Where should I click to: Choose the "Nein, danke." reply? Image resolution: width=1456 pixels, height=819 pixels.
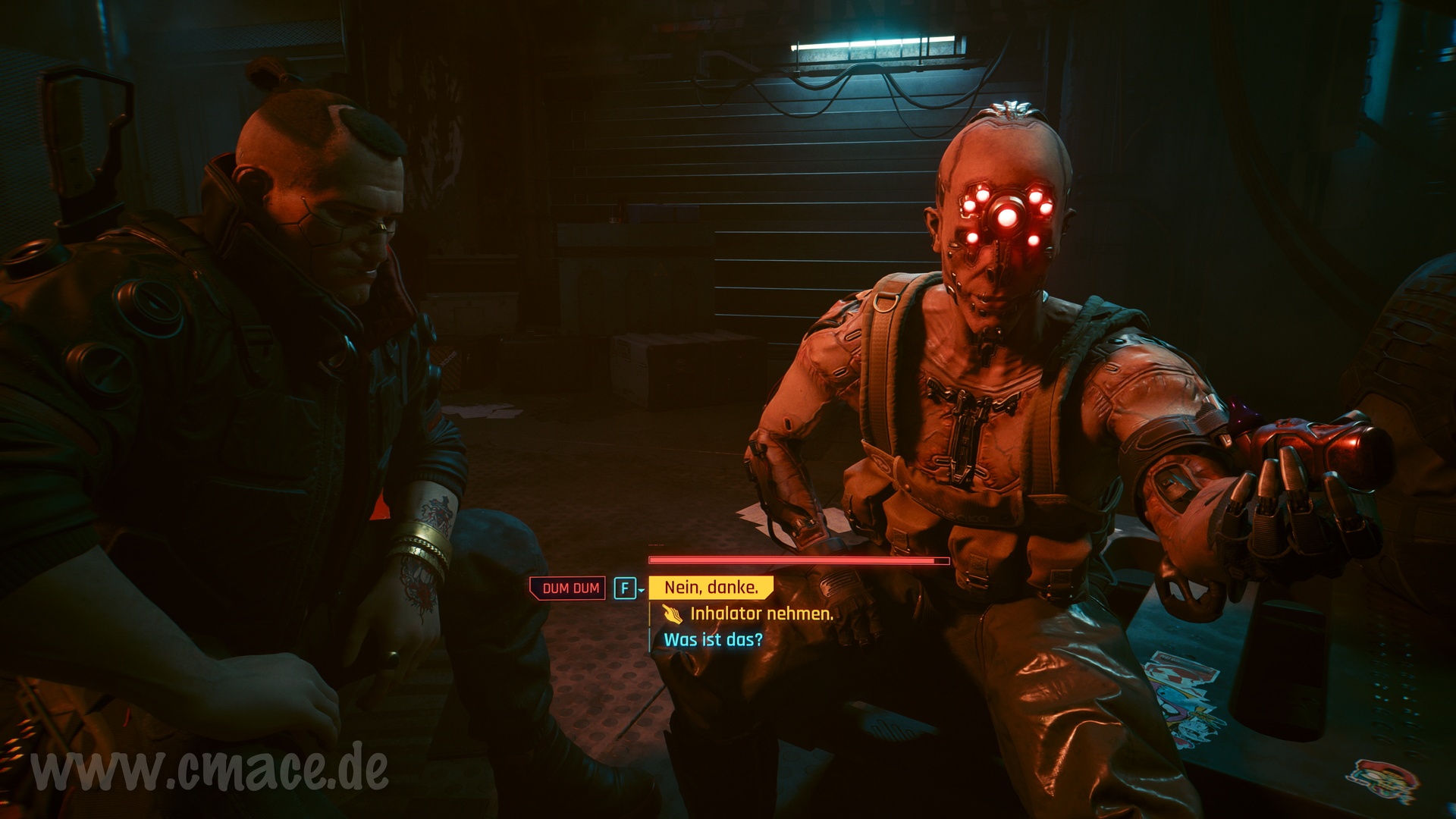[711, 587]
